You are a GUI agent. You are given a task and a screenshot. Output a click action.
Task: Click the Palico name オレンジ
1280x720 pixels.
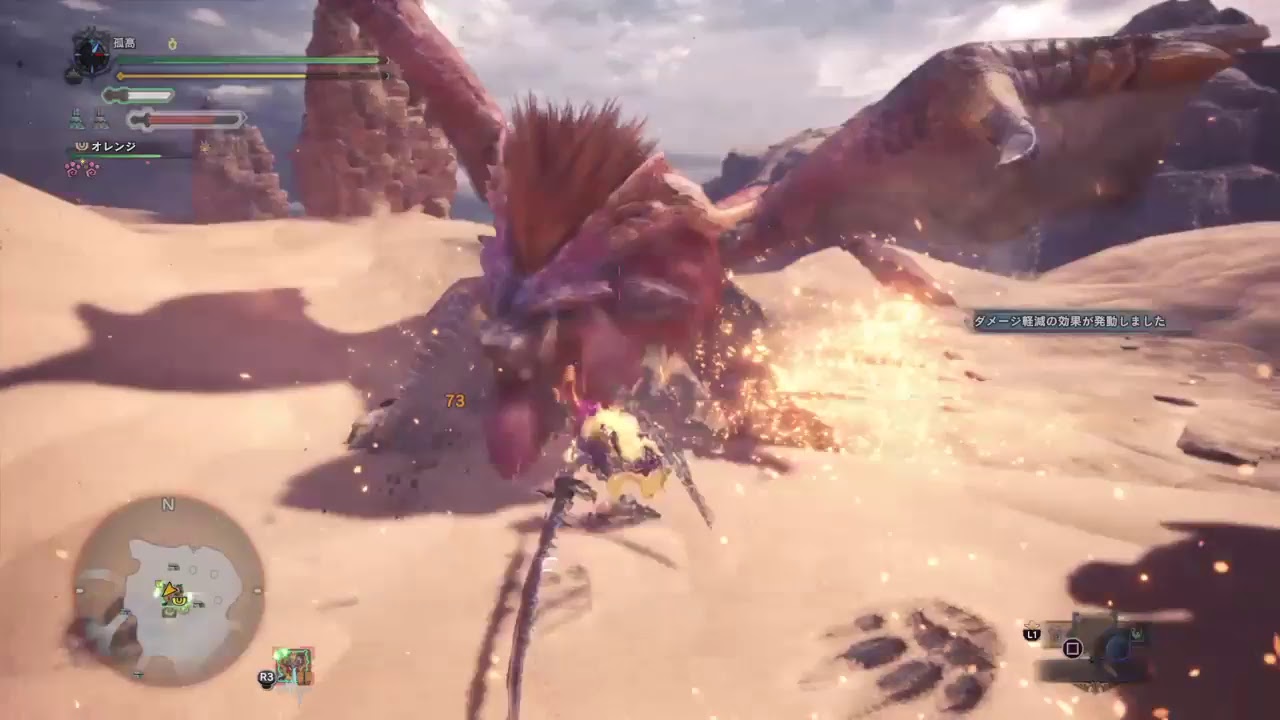pos(113,147)
